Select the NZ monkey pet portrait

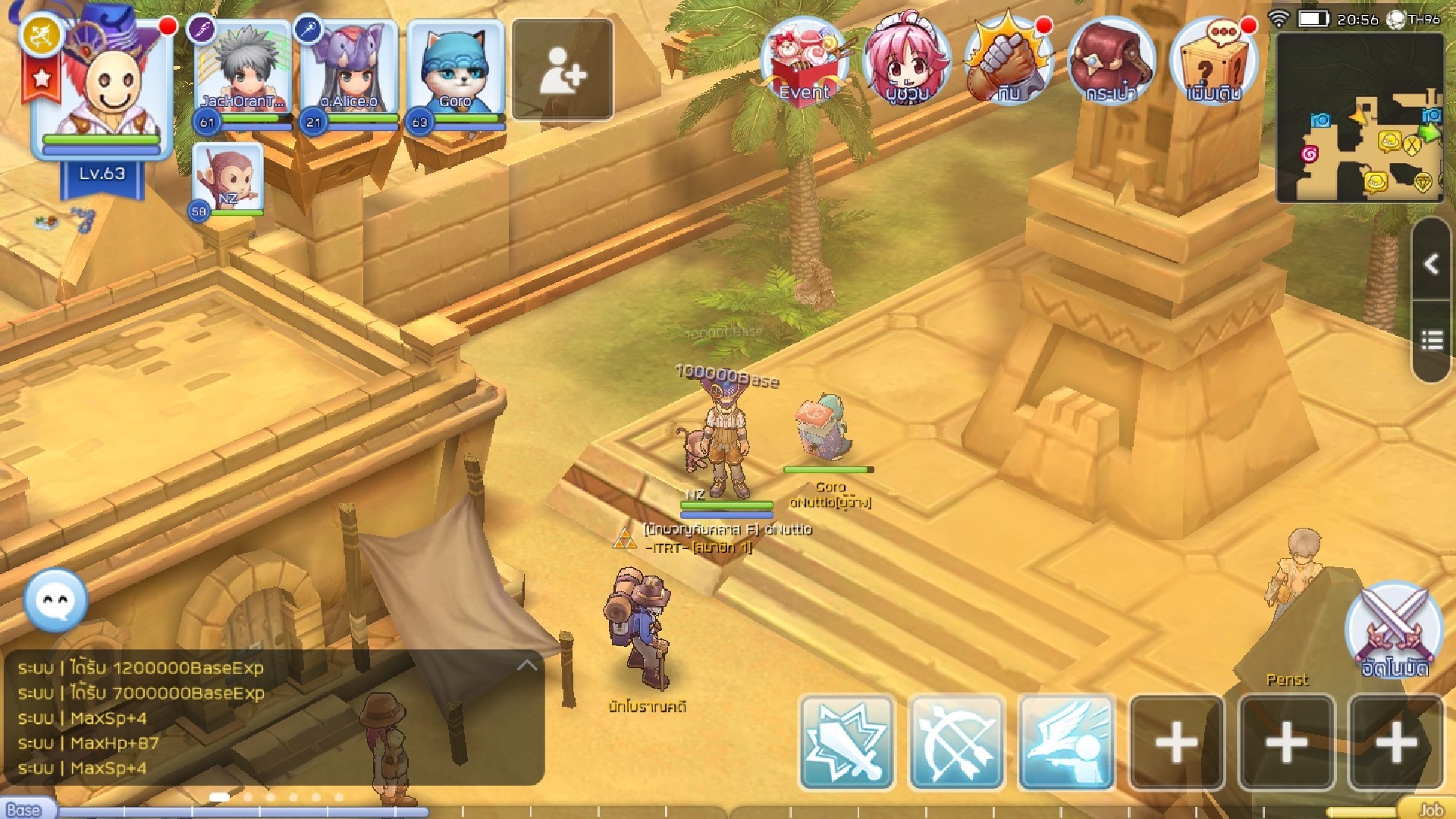(227, 178)
